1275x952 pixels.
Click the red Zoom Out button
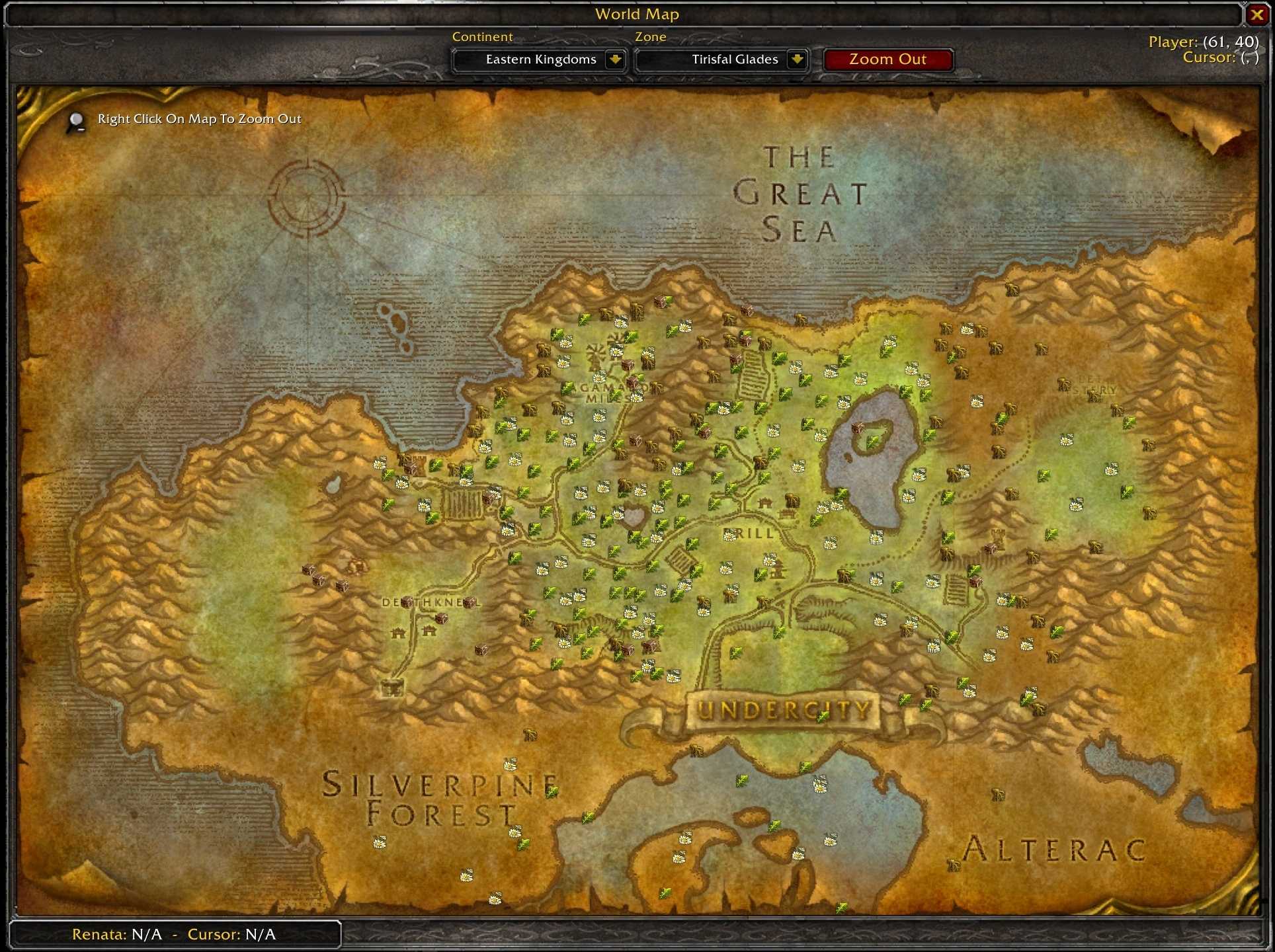coord(887,59)
